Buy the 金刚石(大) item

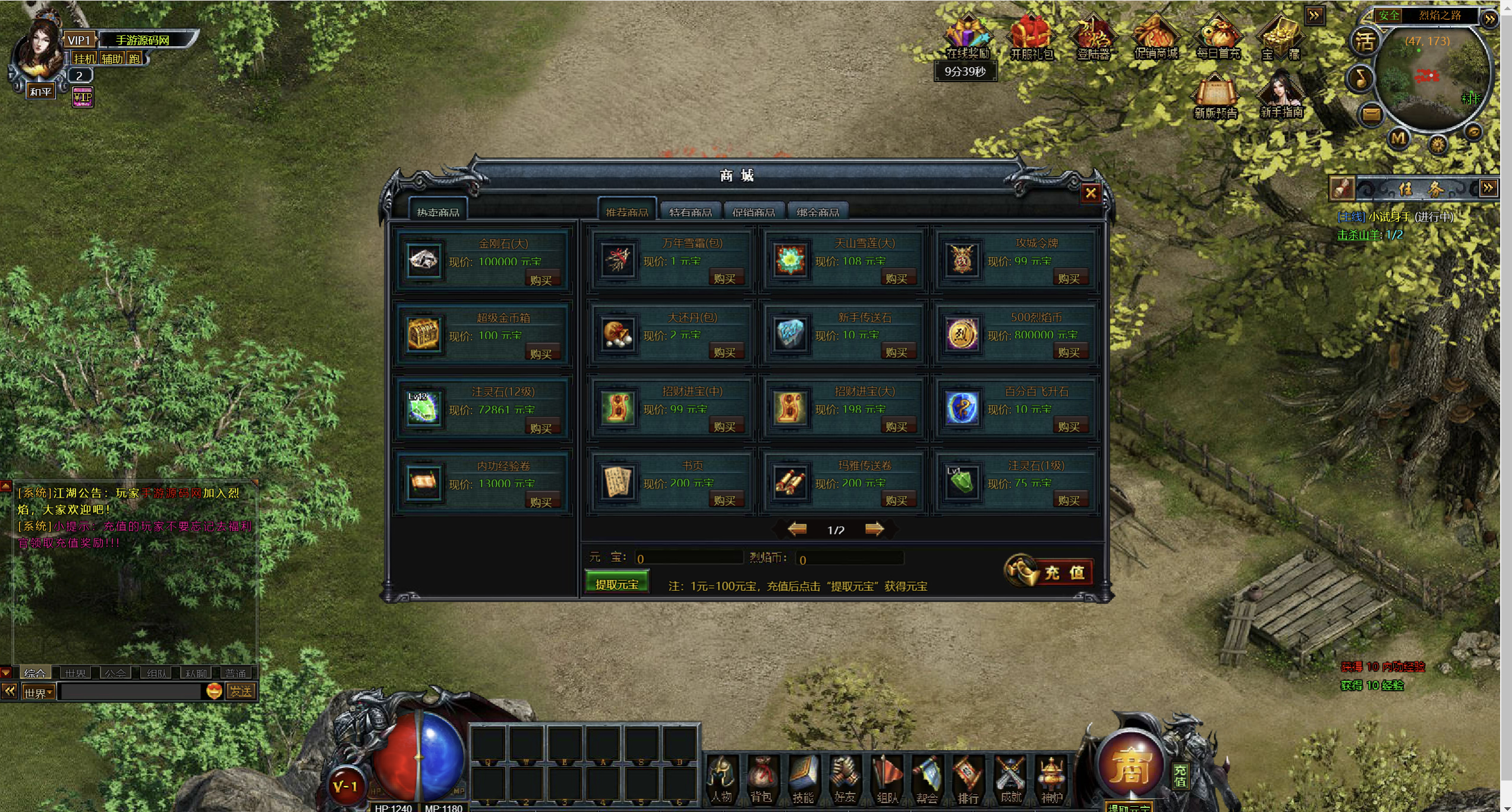tap(541, 279)
